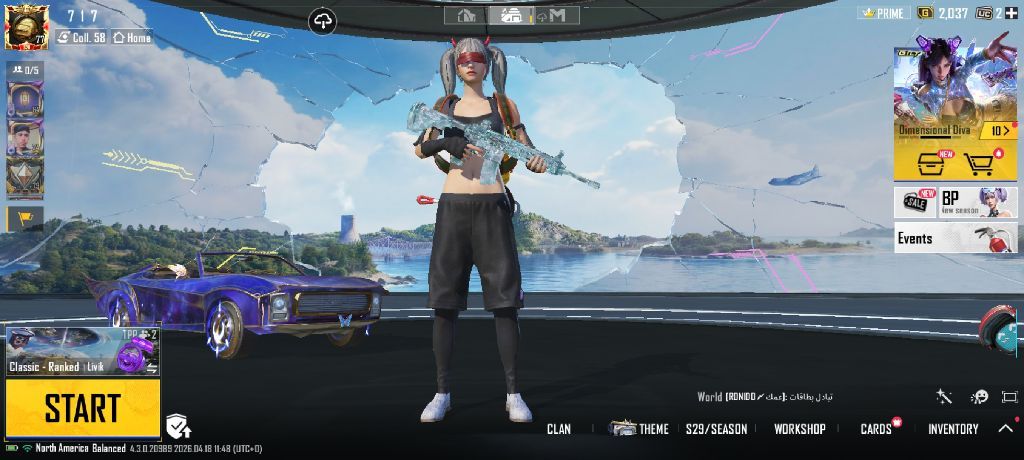This screenshot has height=460, width=1024.
Task: Open the Workshop menu
Action: point(799,429)
